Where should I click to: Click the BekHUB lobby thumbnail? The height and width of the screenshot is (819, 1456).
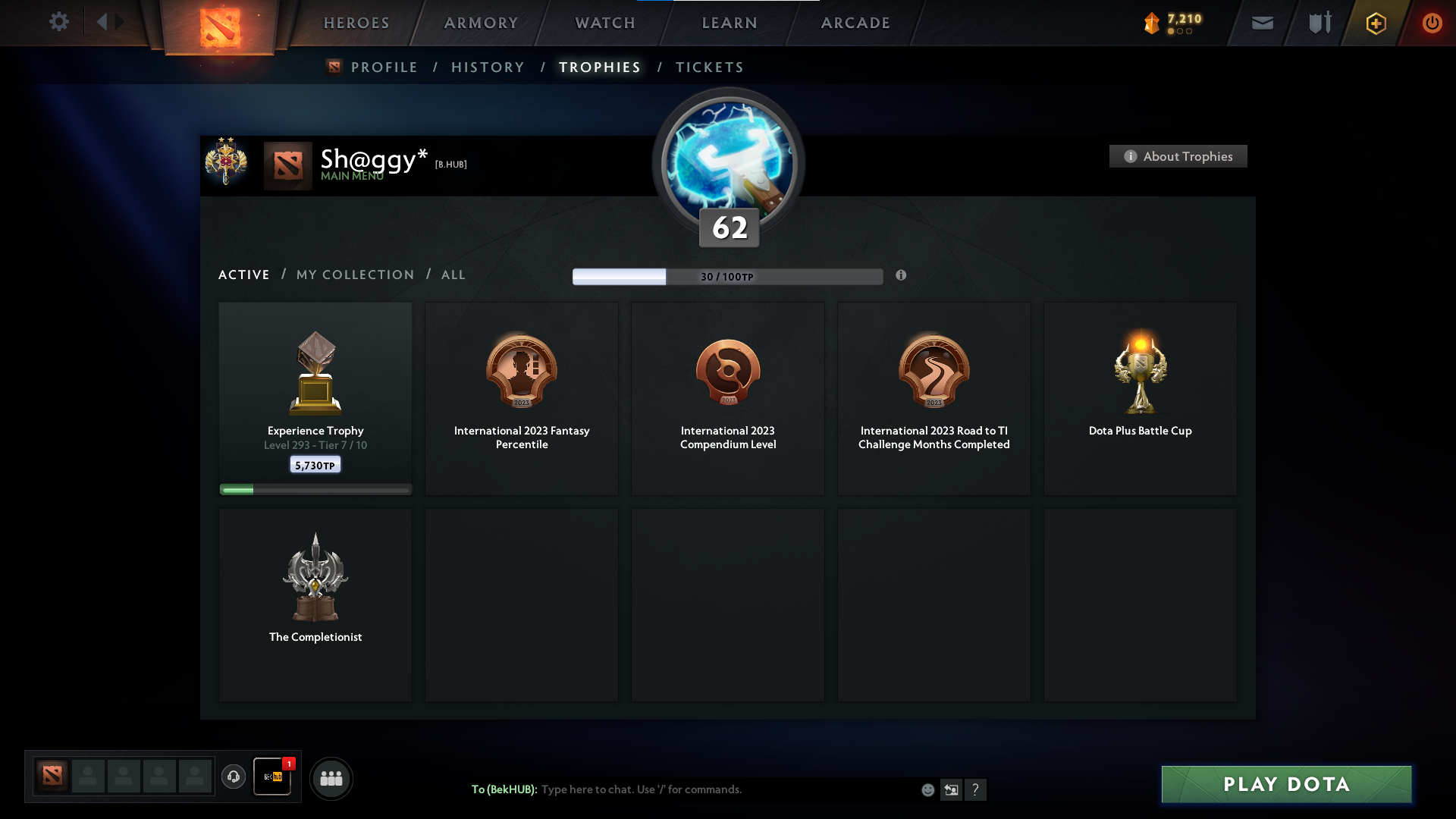(272, 778)
